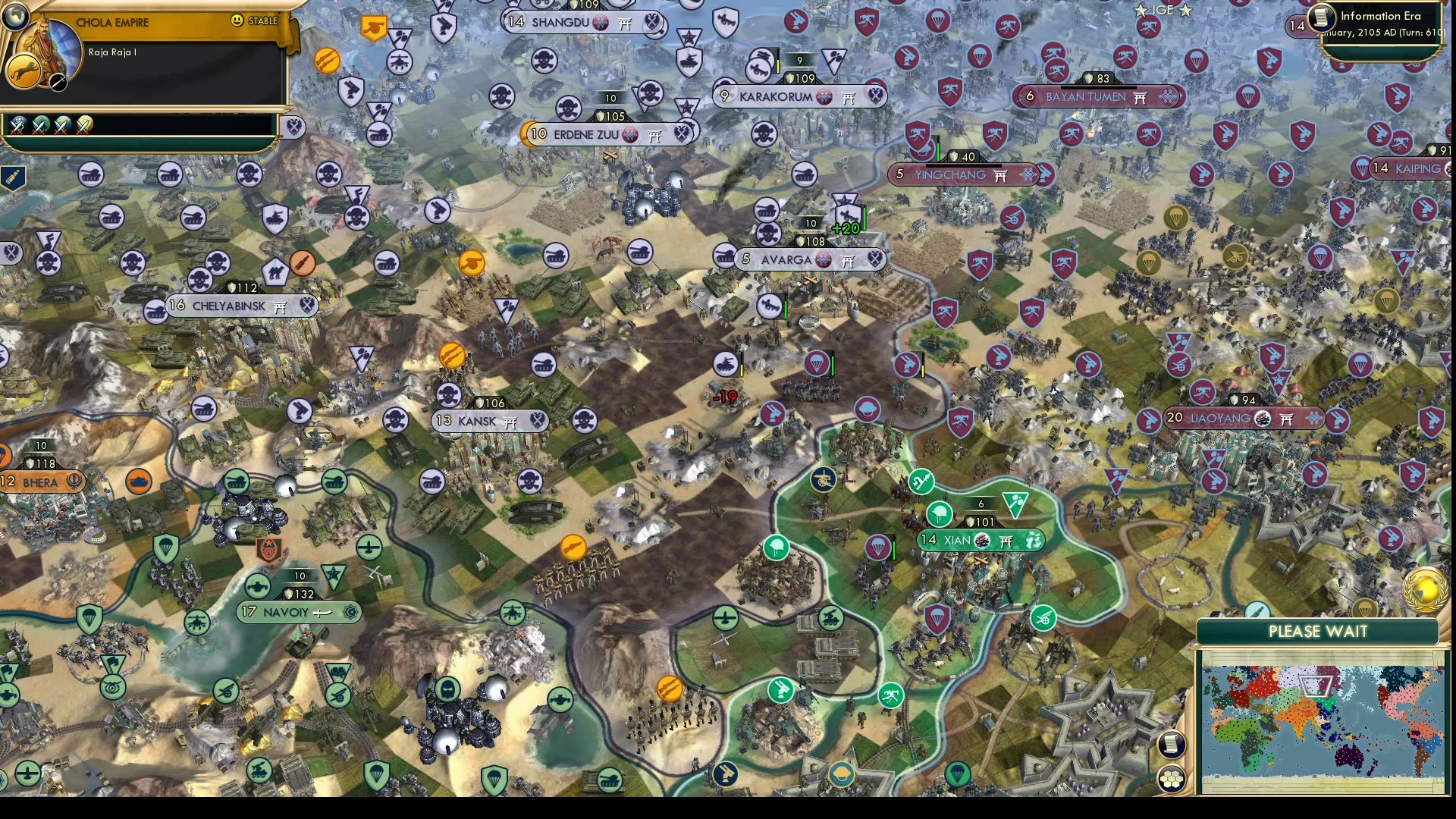Open the notification log scroll icon

[x=1172, y=745]
